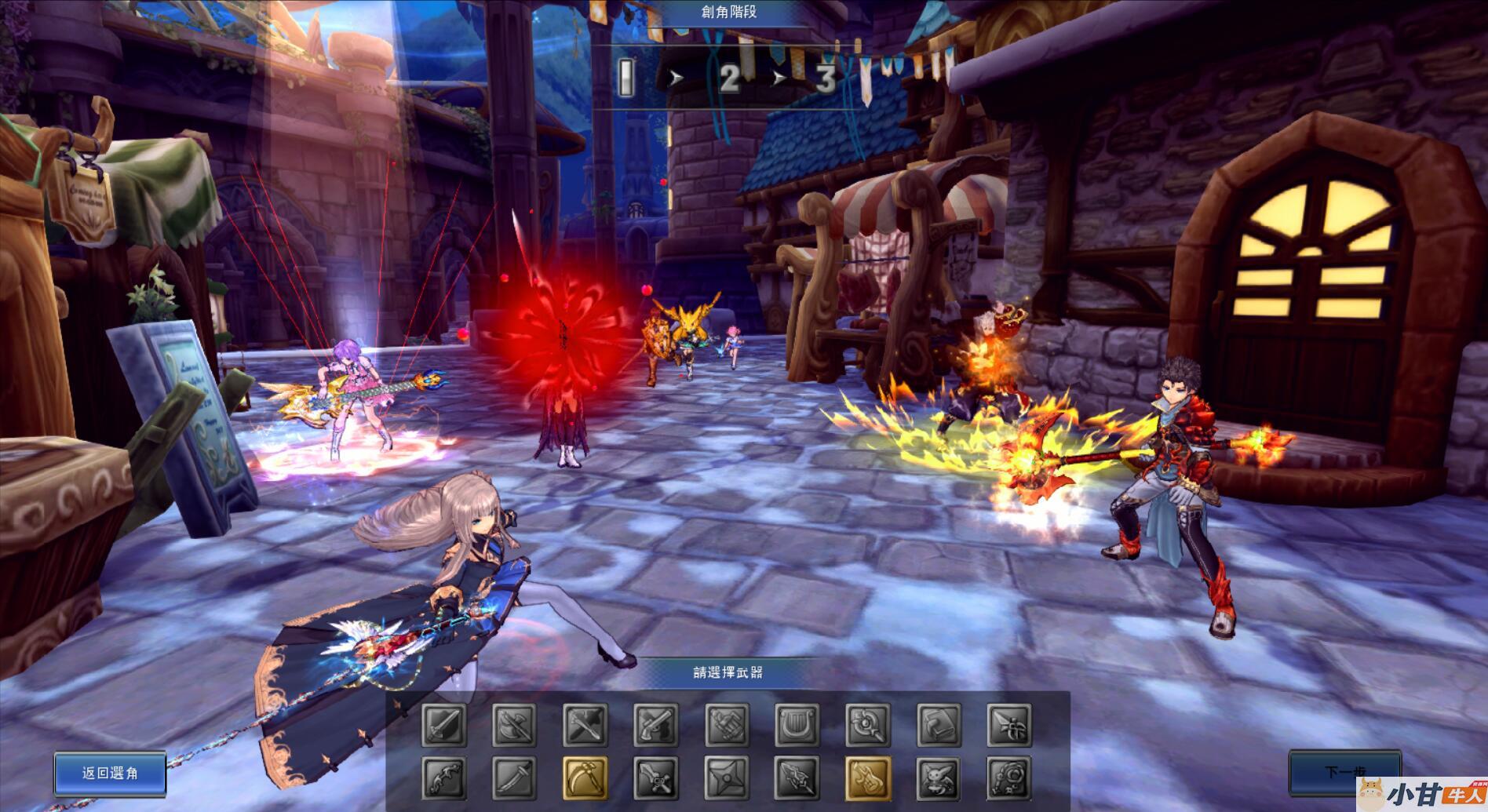Choose the spellbook weapon icon

coord(939,724)
